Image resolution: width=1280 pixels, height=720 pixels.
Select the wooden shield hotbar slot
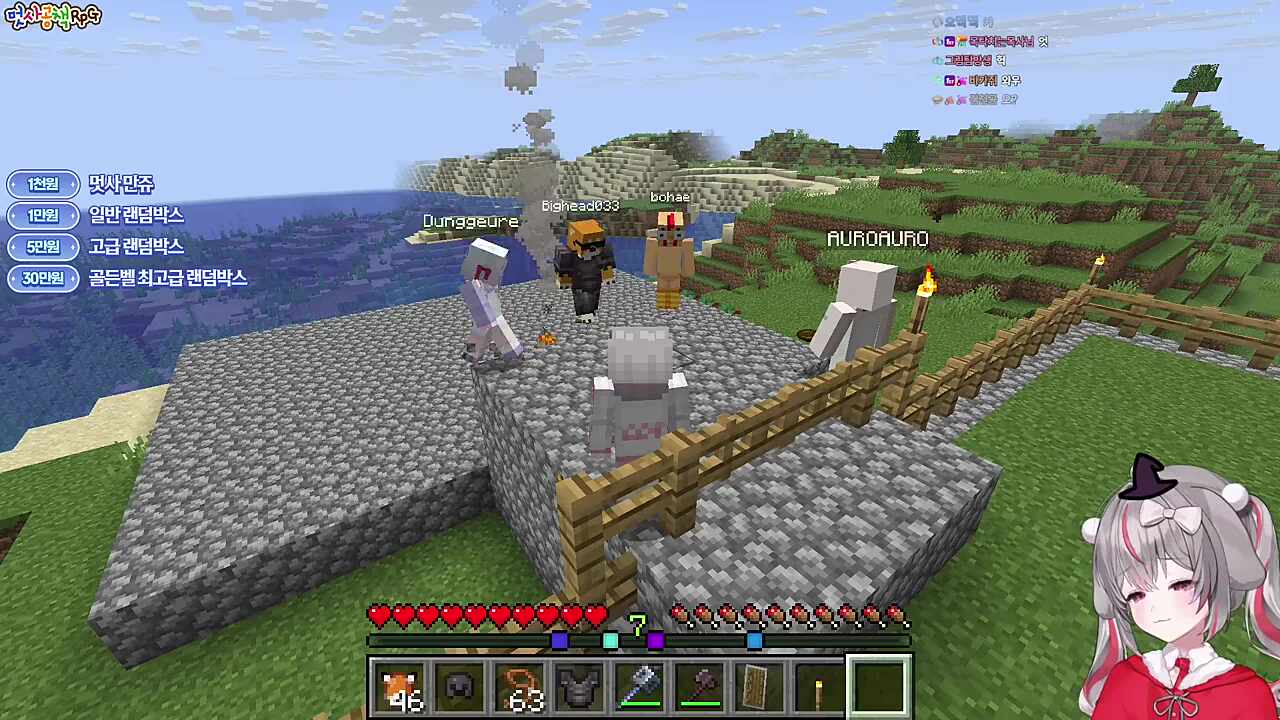(x=760, y=687)
